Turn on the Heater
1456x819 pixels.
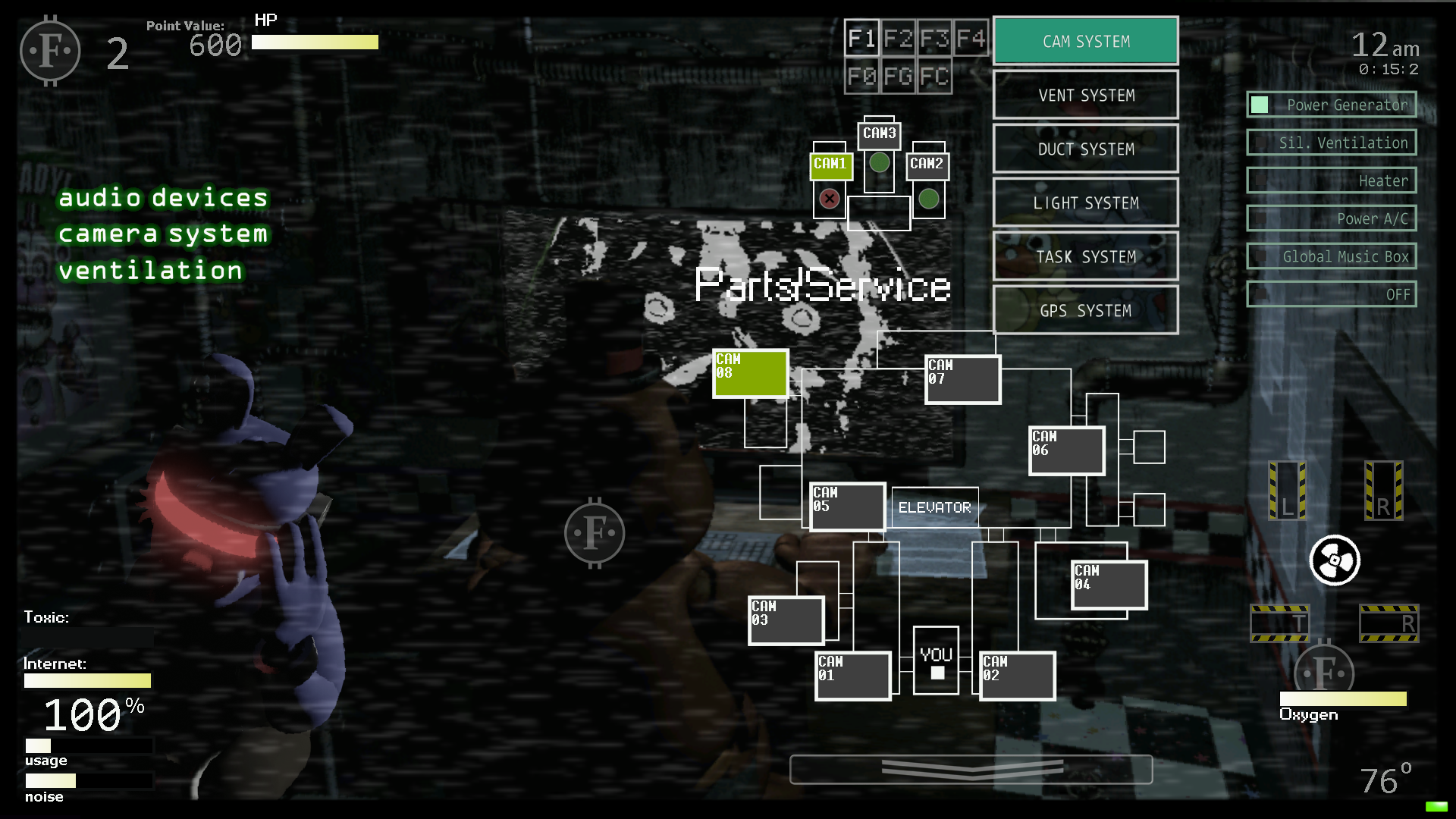[x=1332, y=180]
